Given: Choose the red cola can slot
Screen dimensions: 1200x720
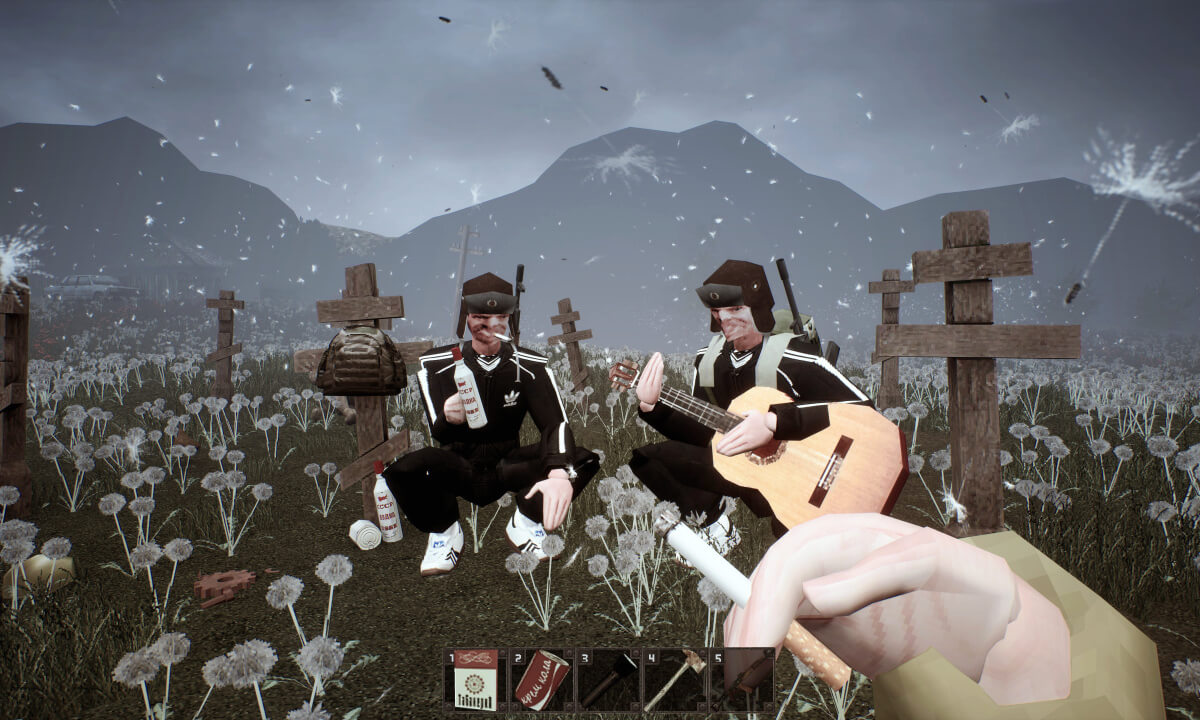Looking at the screenshot, I should (x=542, y=680).
